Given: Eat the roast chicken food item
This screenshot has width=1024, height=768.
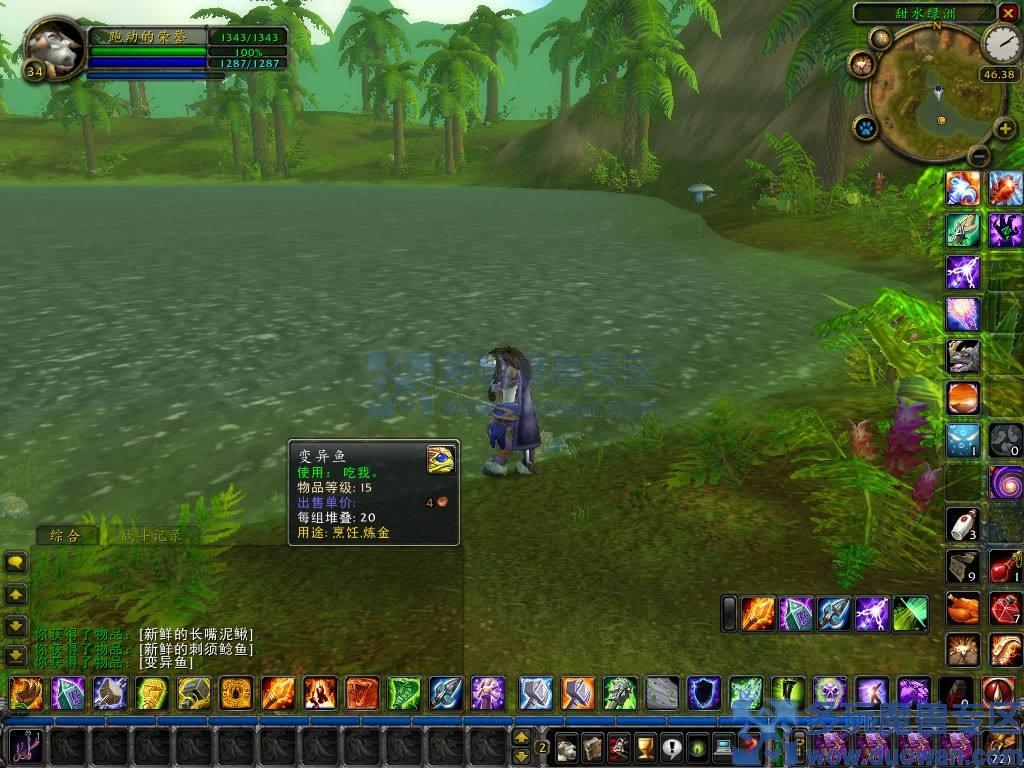Looking at the screenshot, I should tap(963, 607).
